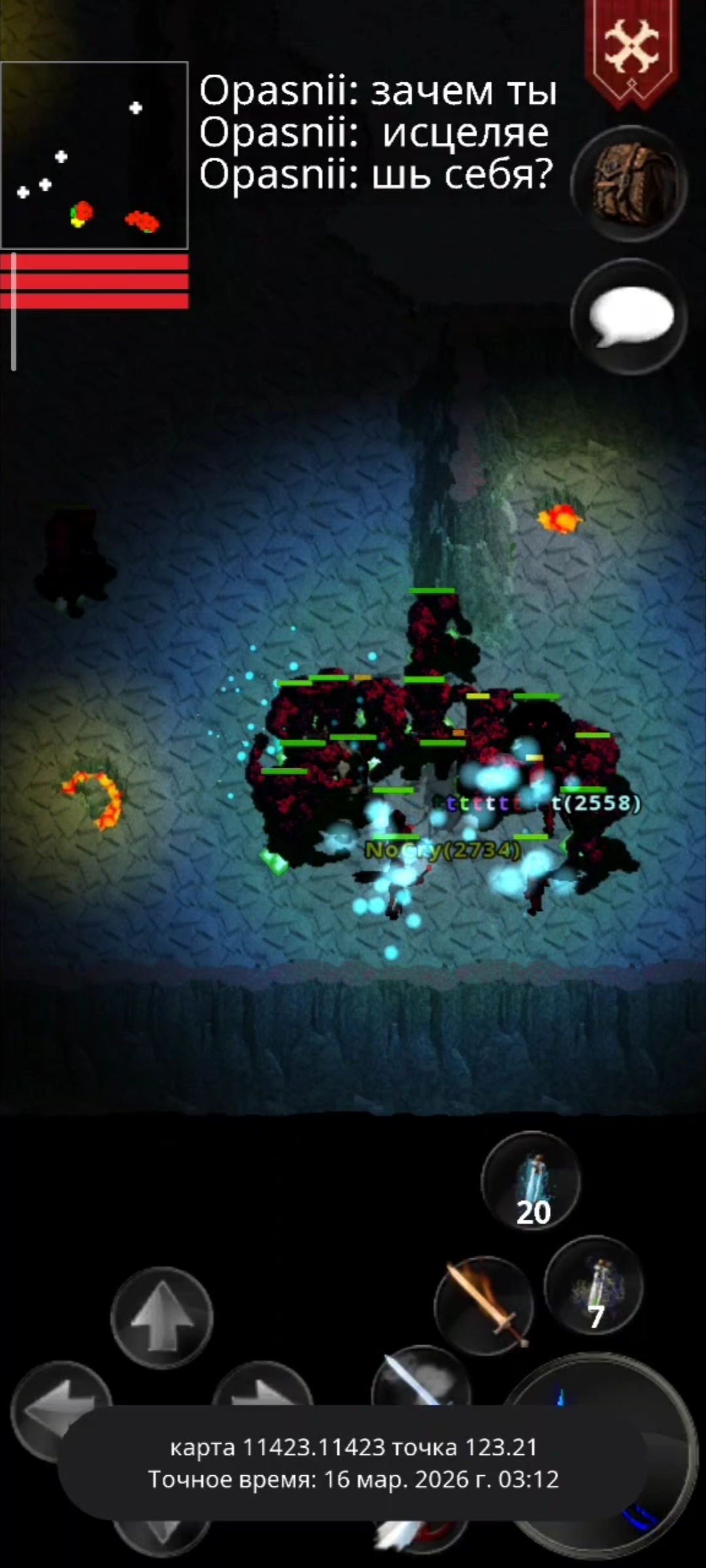Use the potion with 7 charges

[x=594, y=1286]
